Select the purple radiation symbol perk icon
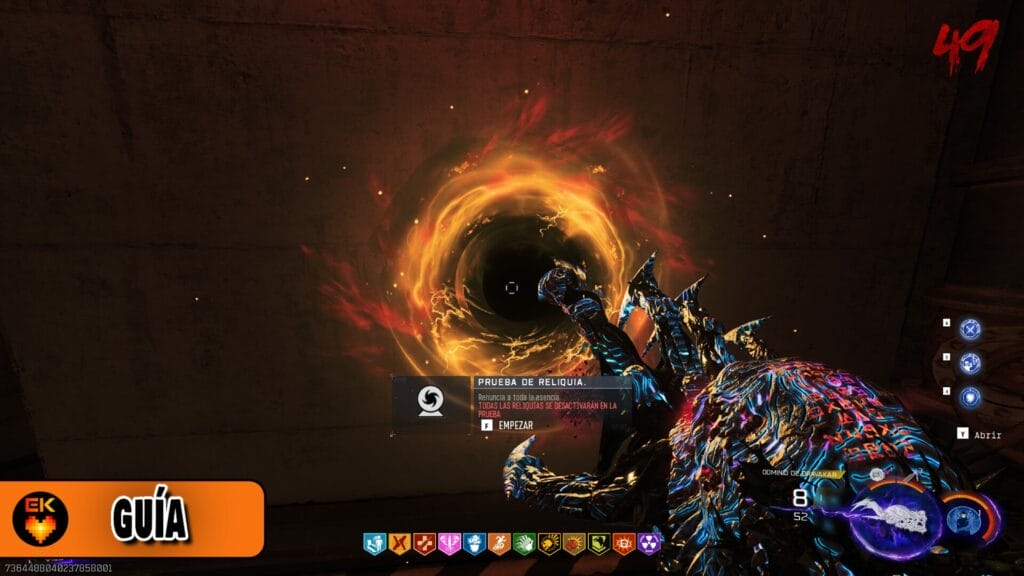 649,543
